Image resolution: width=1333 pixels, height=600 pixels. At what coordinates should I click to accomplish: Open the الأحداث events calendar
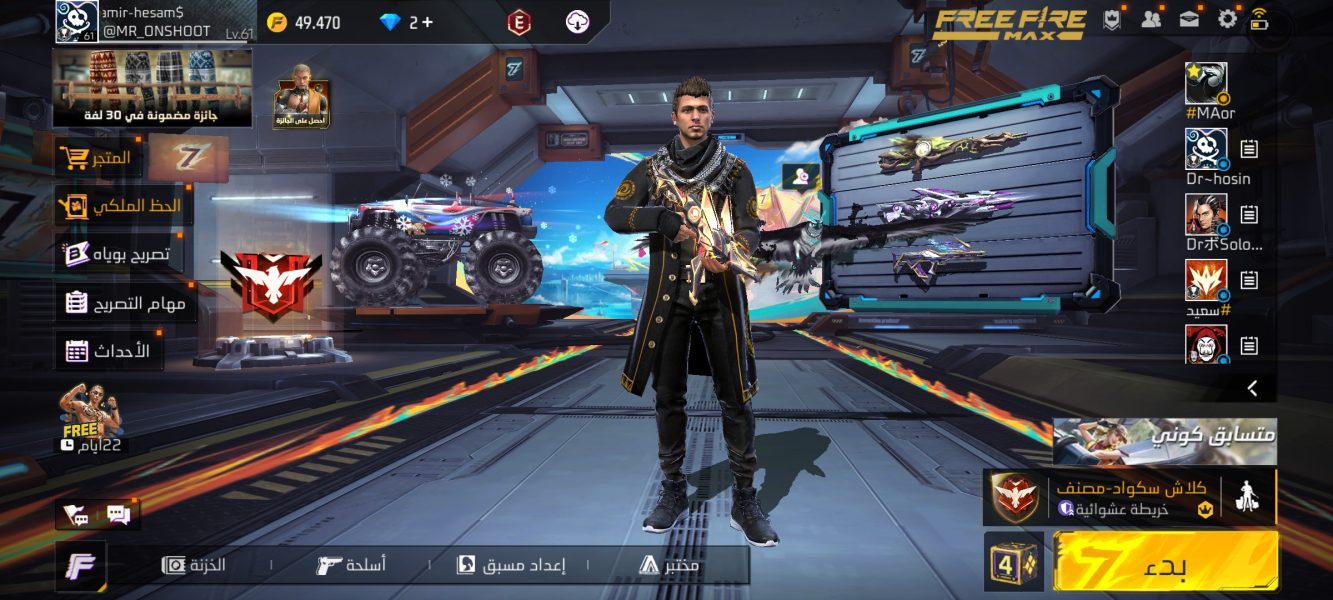pyautogui.click(x=108, y=351)
